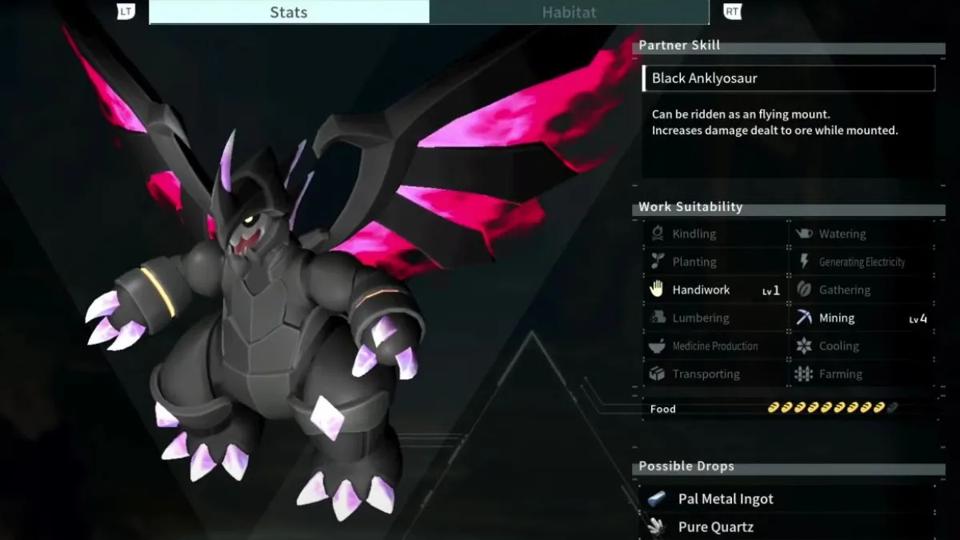Click the Kindling work suitability entry
Viewport: 960px width, 540px height.
(694, 234)
